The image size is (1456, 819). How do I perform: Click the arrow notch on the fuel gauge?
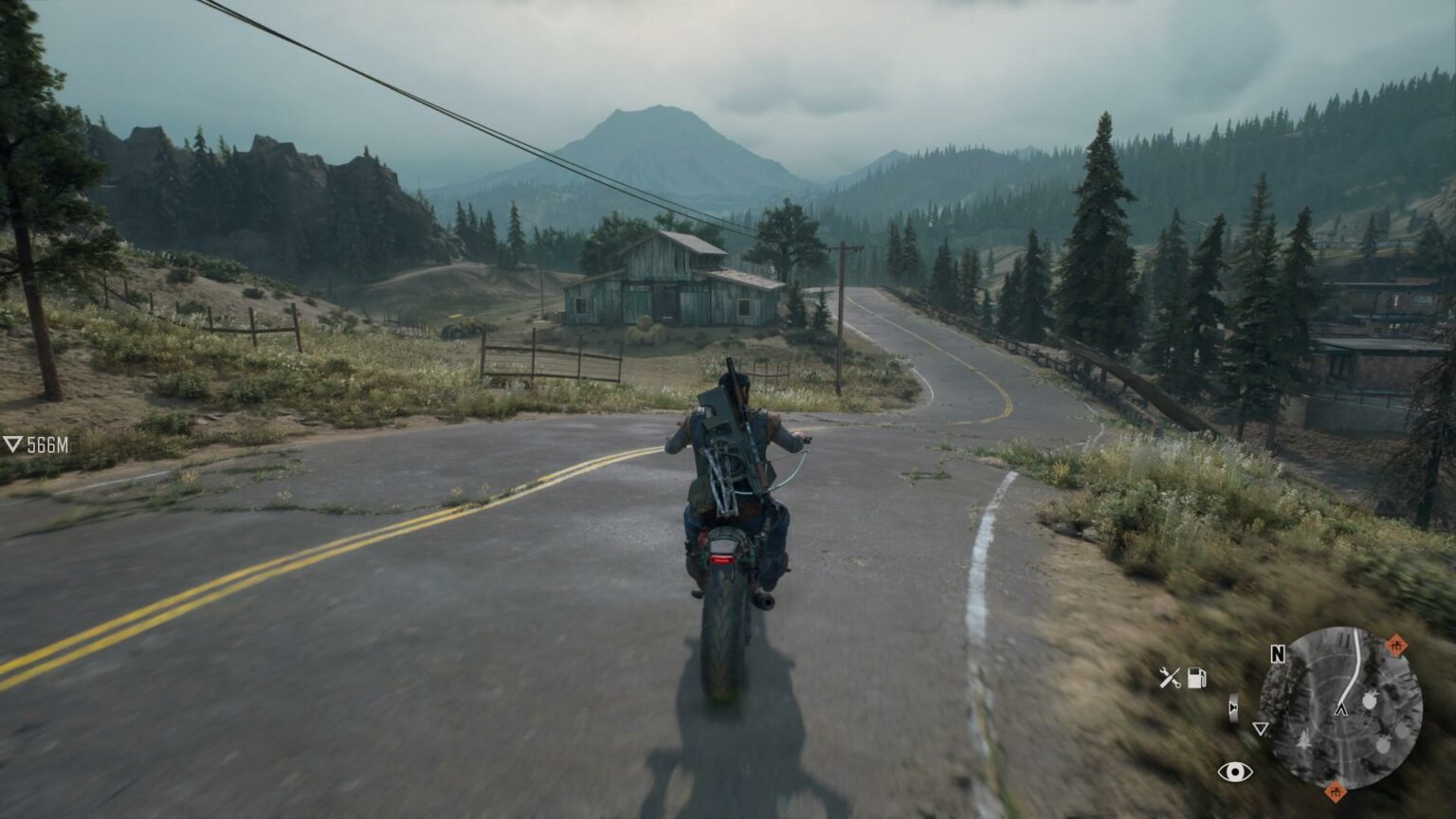point(1232,706)
